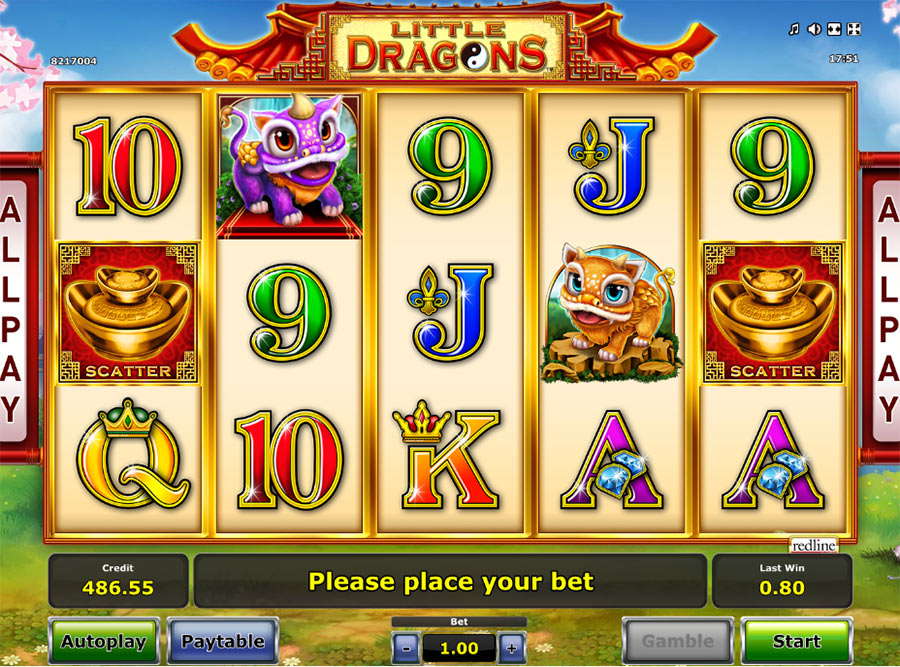The width and height of the screenshot is (900, 667).
Task: Toggle the music note icon
Action: click(x=794, y=29)
